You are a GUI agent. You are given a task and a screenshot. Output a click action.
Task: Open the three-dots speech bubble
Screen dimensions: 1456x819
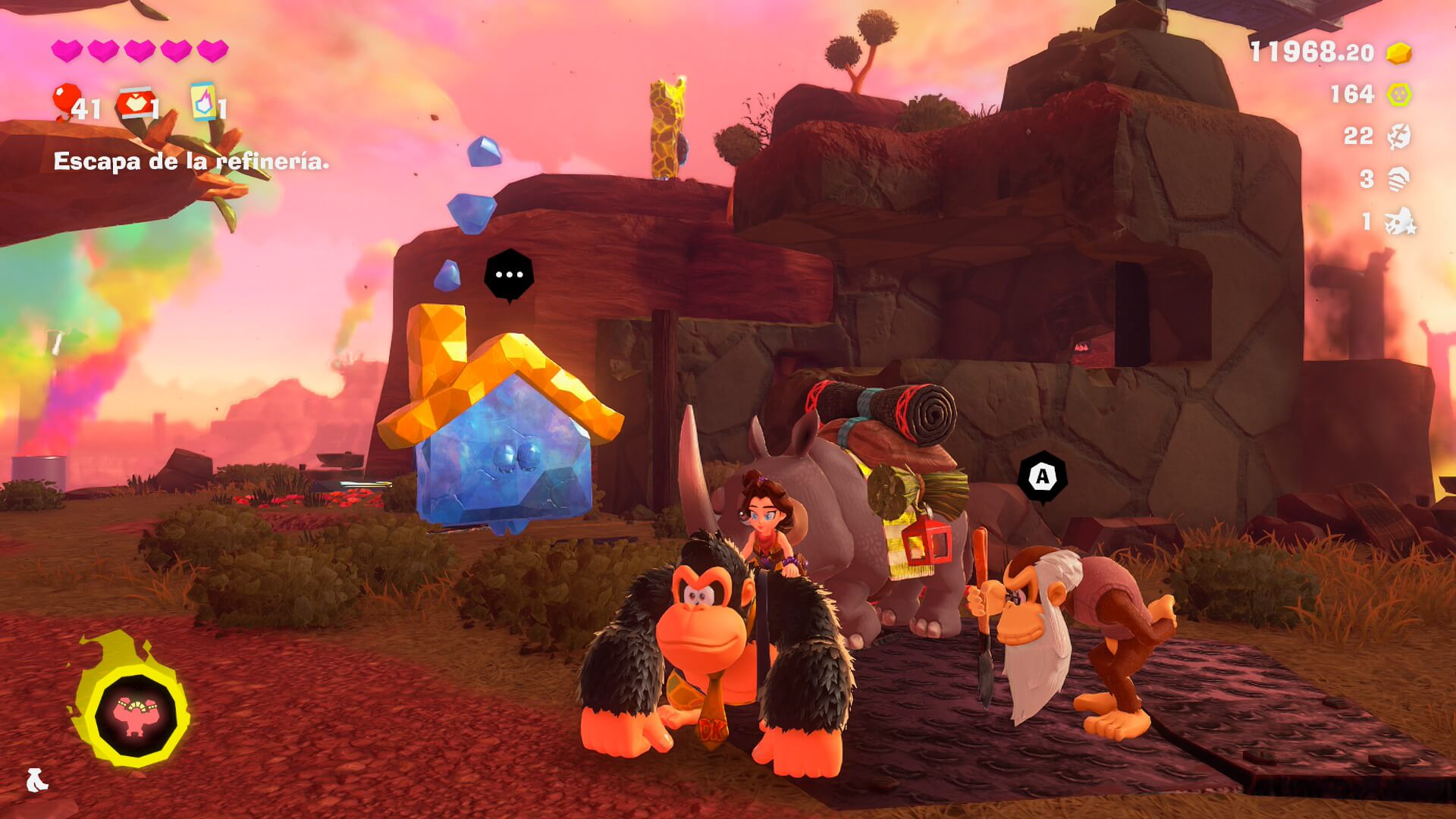pos(509,275)
